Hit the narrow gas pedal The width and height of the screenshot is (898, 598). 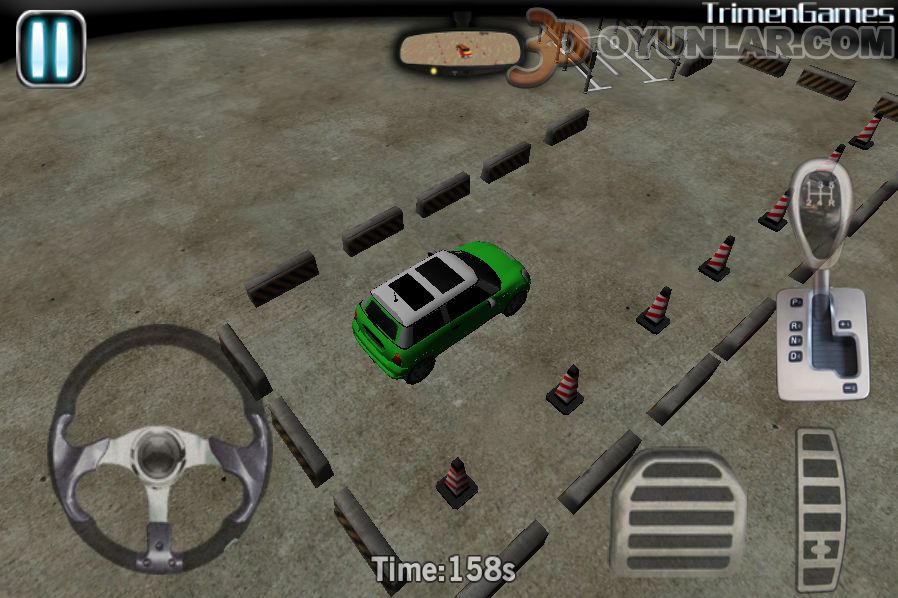(822, 508)
